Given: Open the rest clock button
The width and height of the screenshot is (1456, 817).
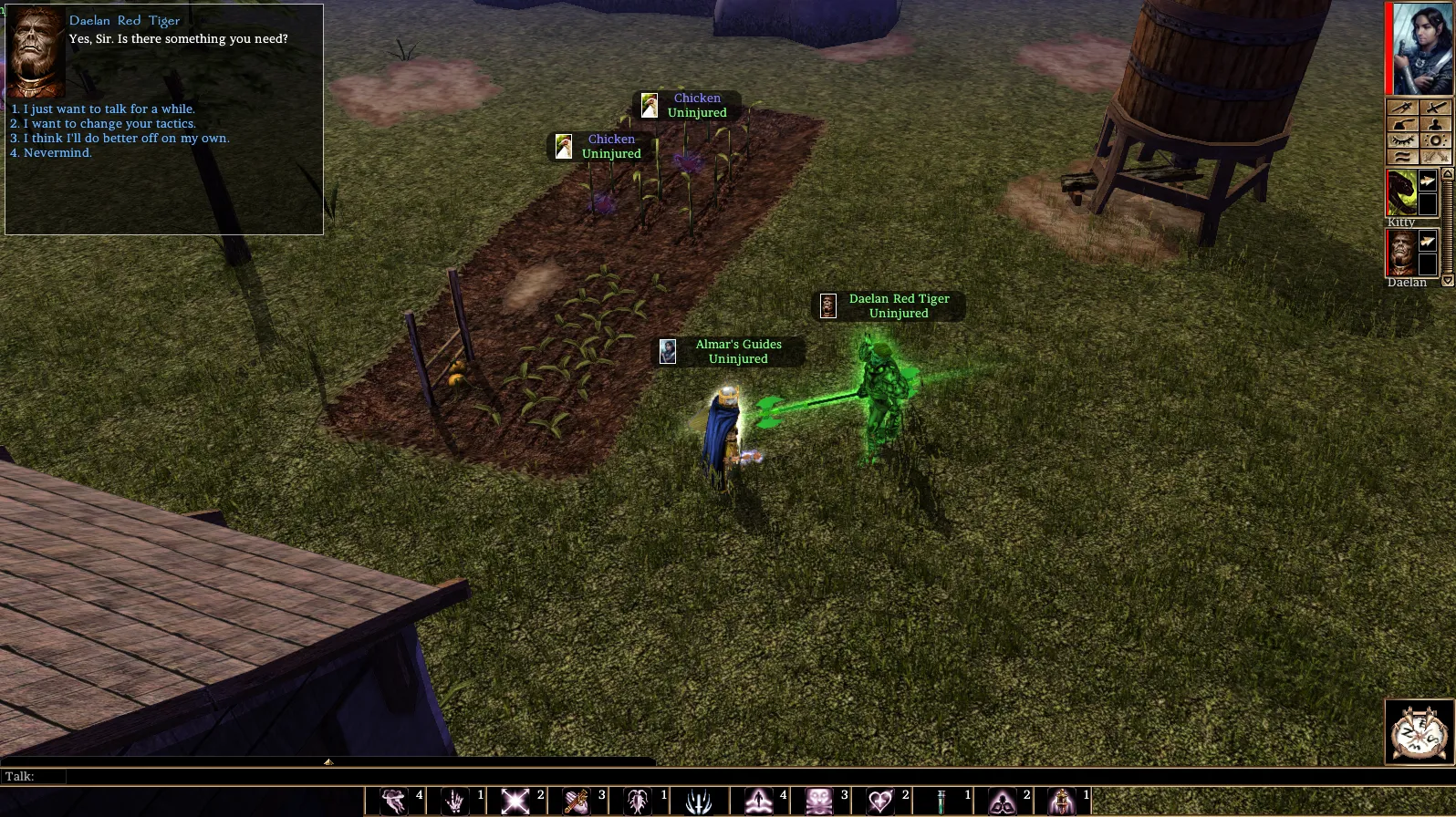Looking at the screenshot, I should pos(1419,731).
